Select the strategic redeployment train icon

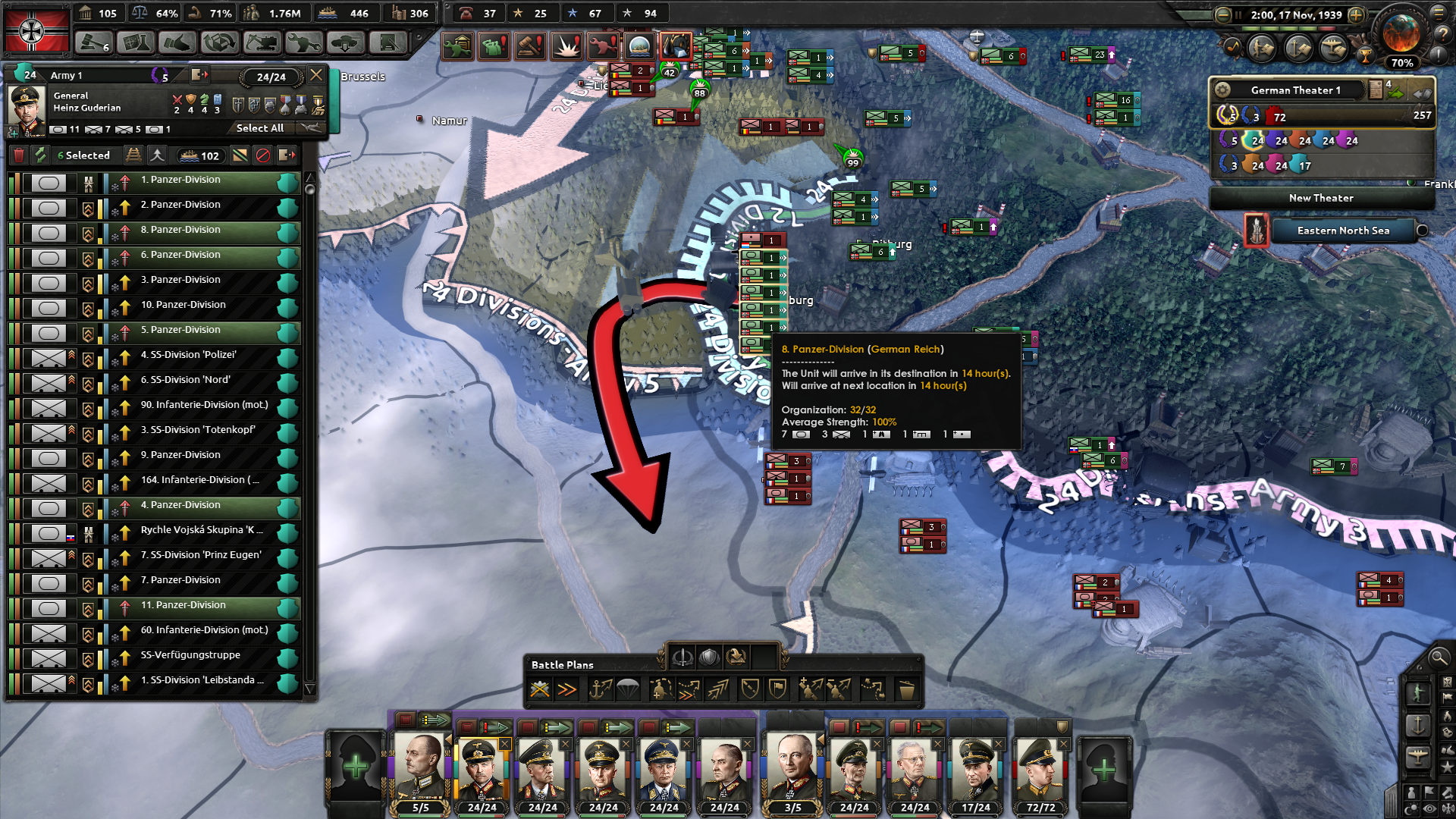pos(134,155)
